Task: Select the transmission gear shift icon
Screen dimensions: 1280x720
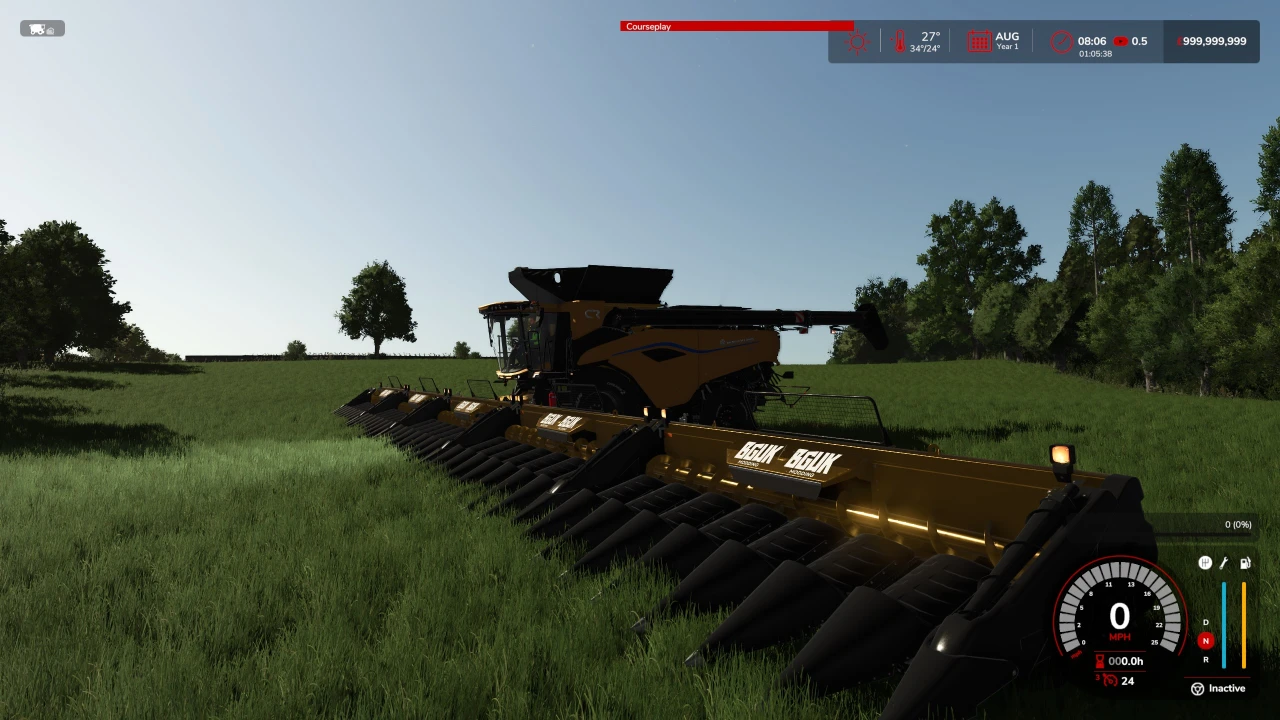Action: tap(1205, 562)
